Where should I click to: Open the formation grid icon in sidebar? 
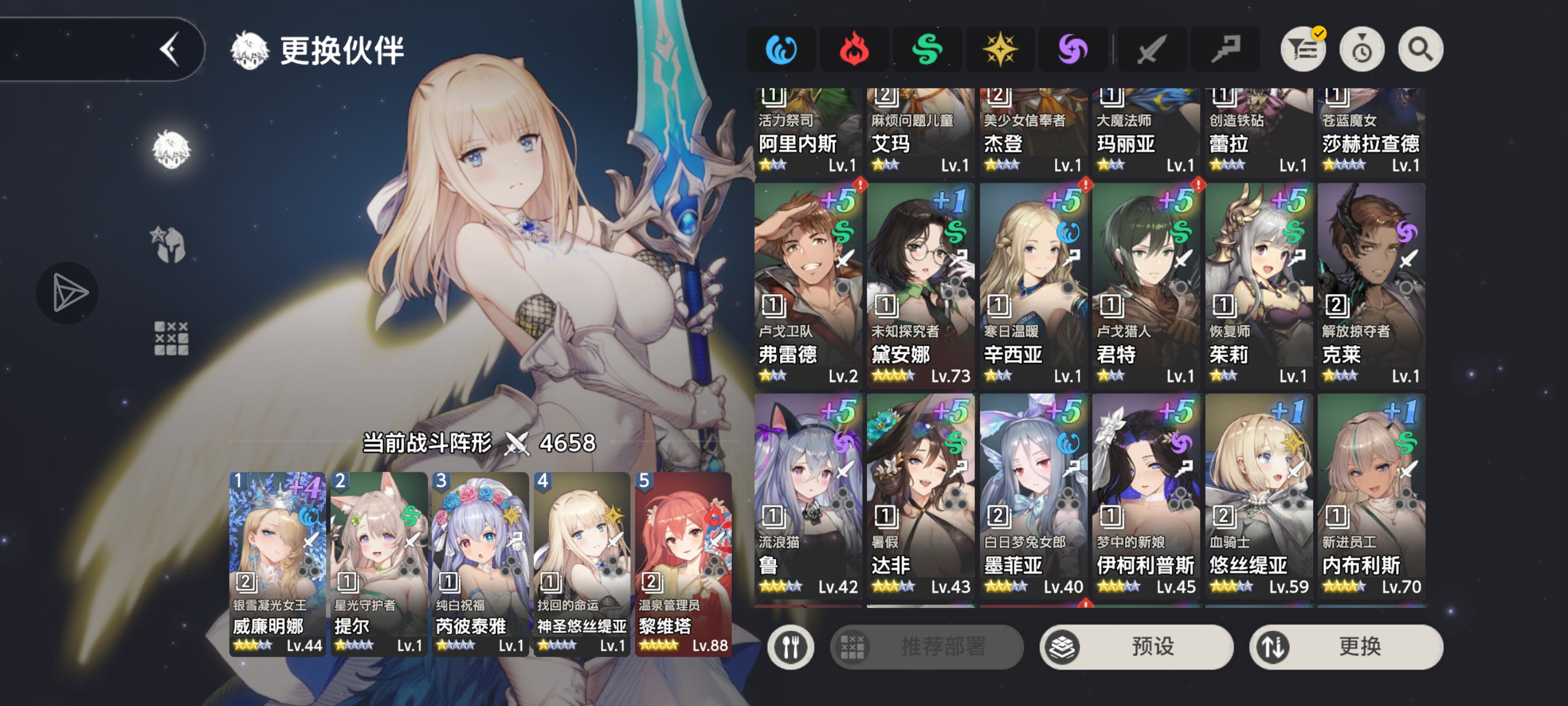click(x=171, y=338)
